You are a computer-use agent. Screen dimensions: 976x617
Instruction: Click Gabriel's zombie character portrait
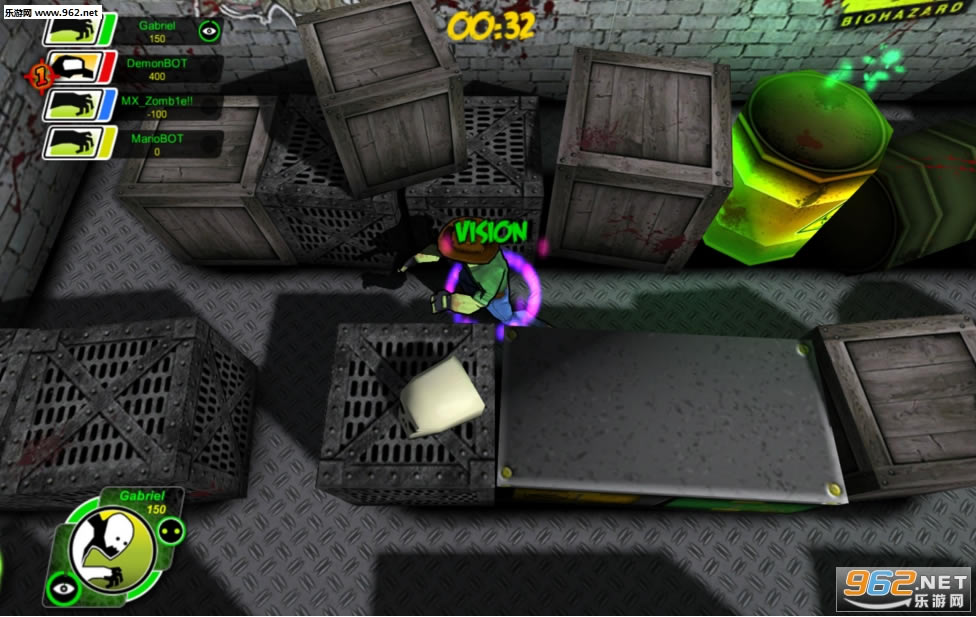112,548
